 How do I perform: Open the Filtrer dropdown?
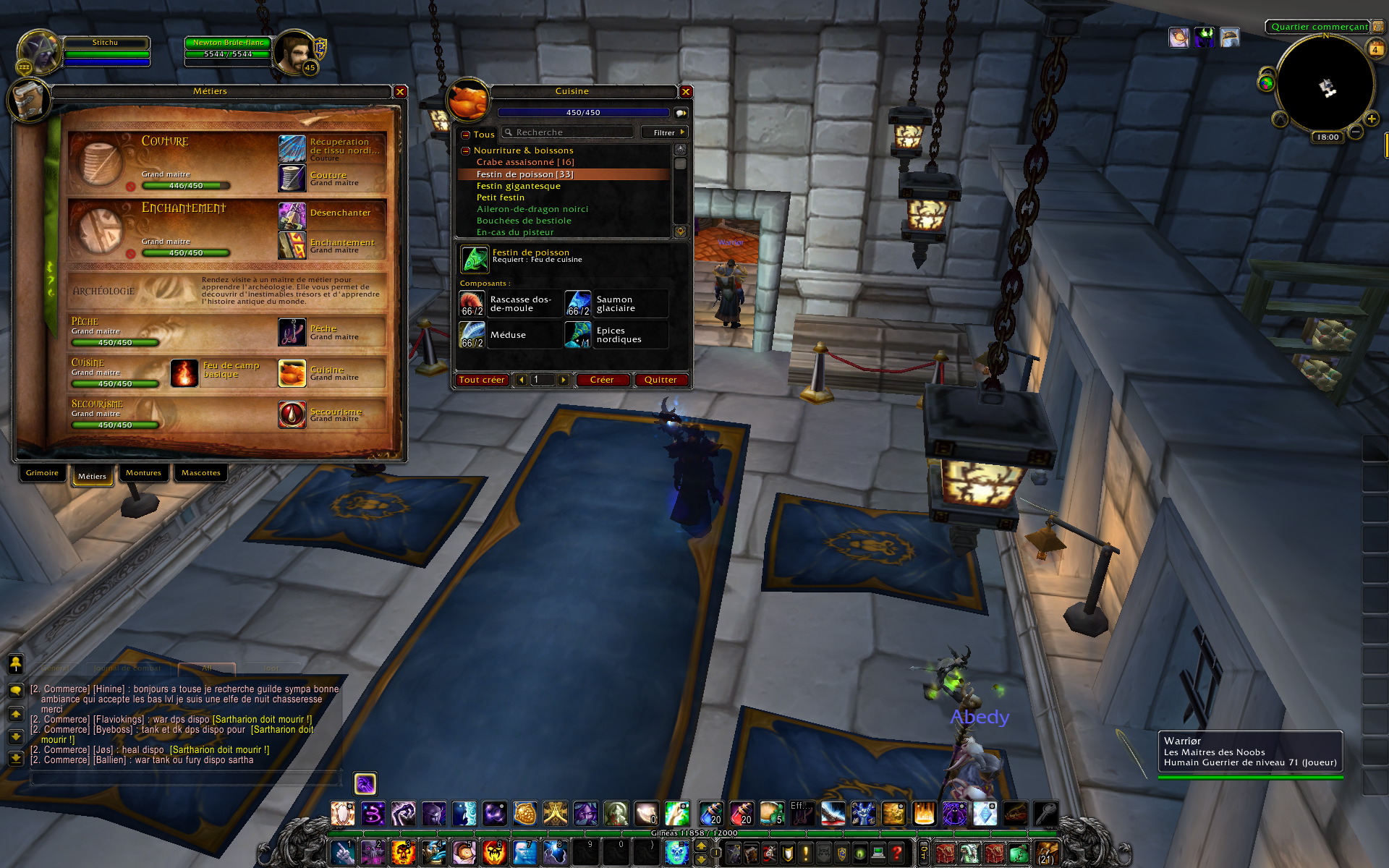click(664, 132)
